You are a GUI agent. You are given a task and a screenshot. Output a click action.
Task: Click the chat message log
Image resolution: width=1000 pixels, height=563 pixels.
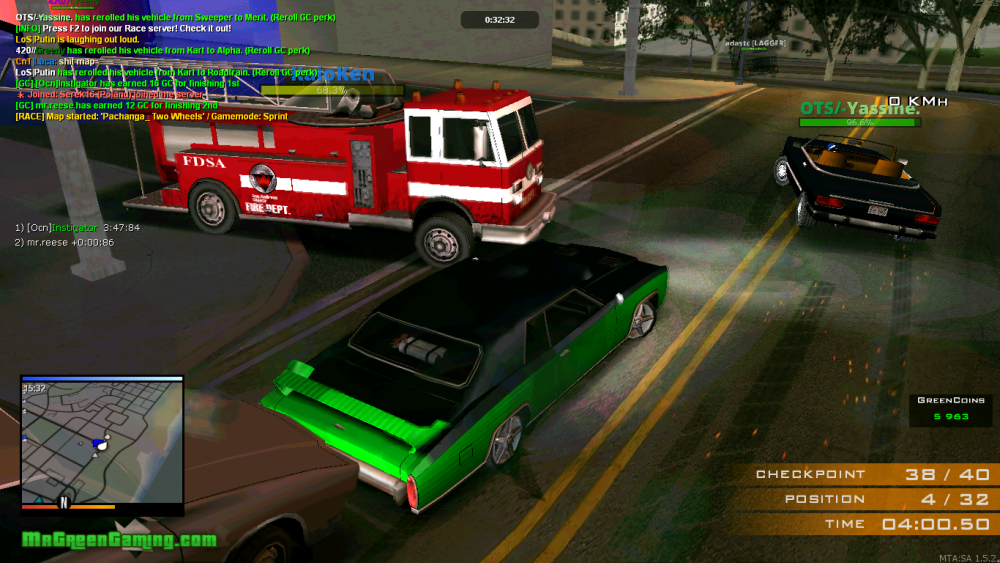[170, 67]
